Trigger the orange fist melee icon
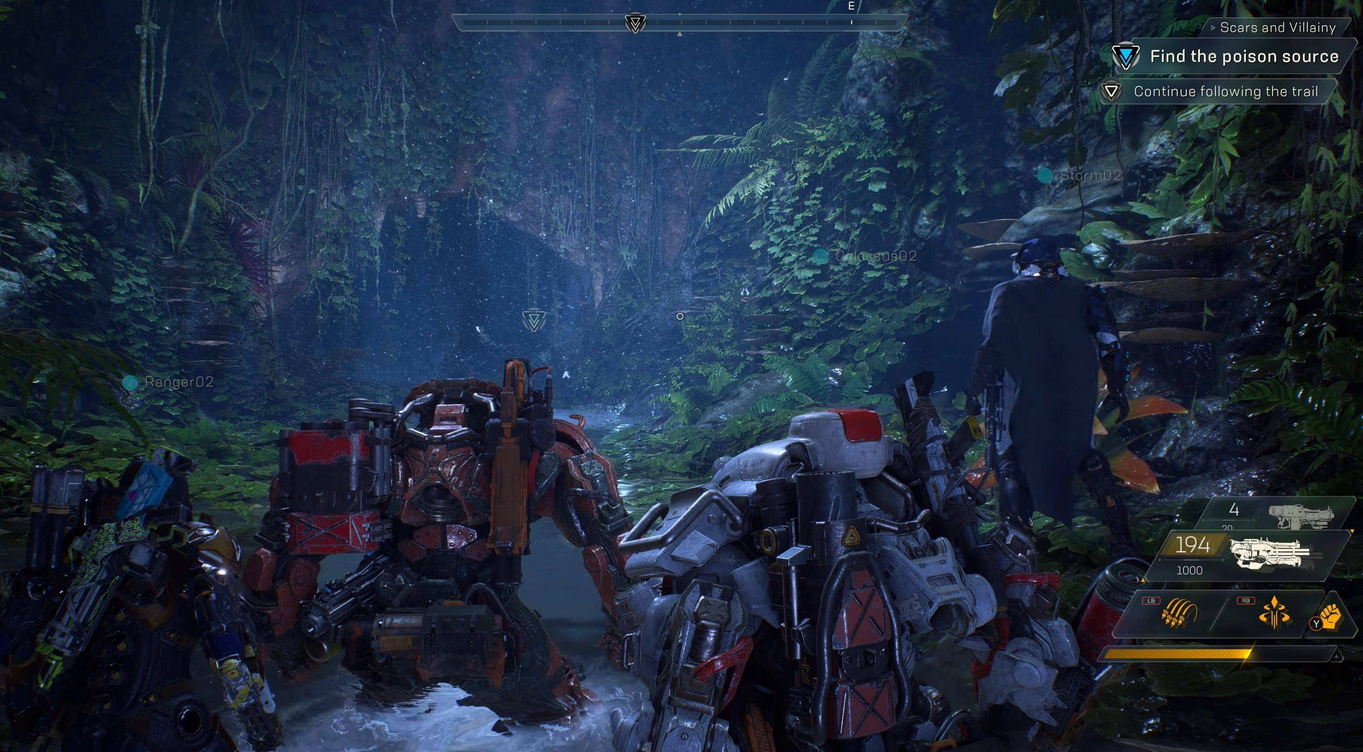This screenshot has width=1363, height=752. point(1328,614)
